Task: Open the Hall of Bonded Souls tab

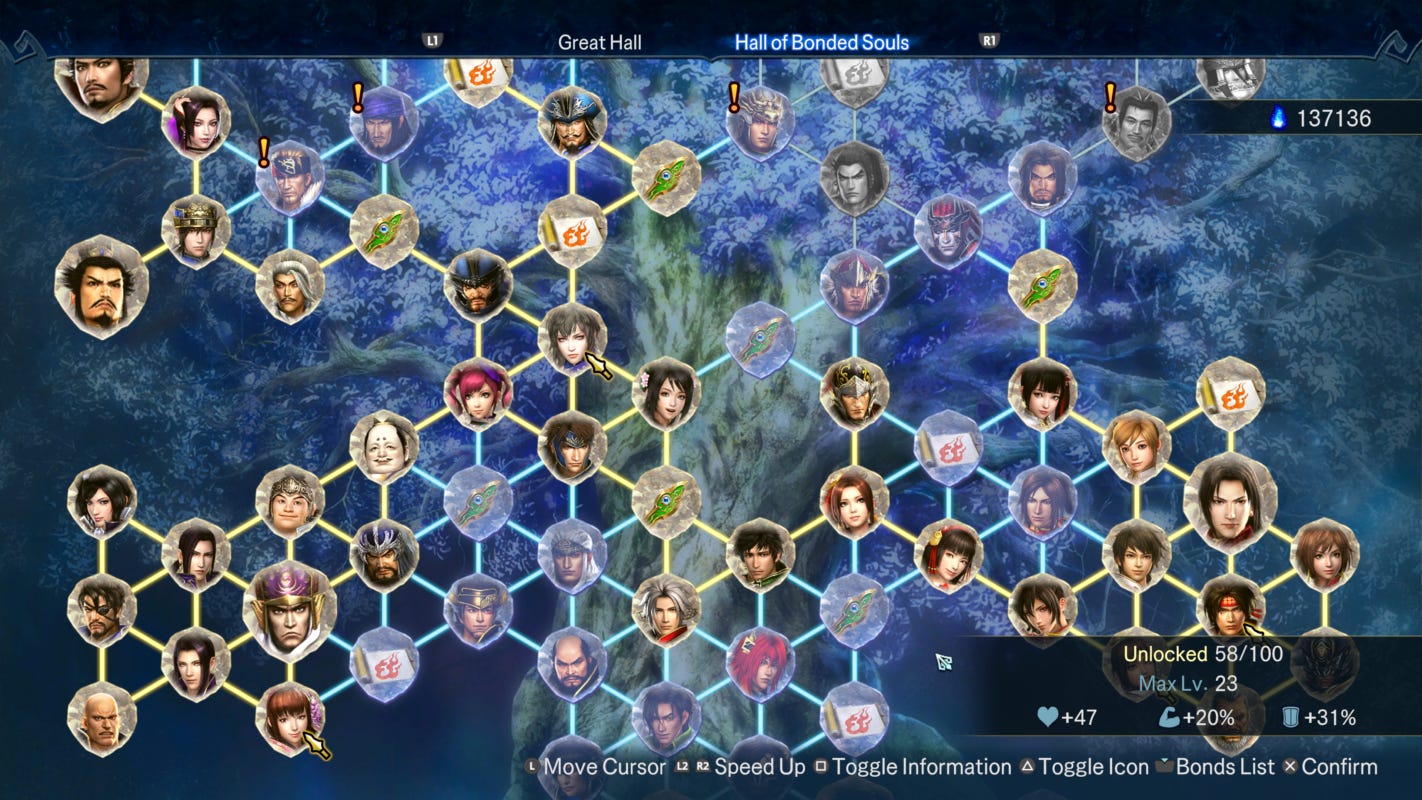Action: point(822,42)
